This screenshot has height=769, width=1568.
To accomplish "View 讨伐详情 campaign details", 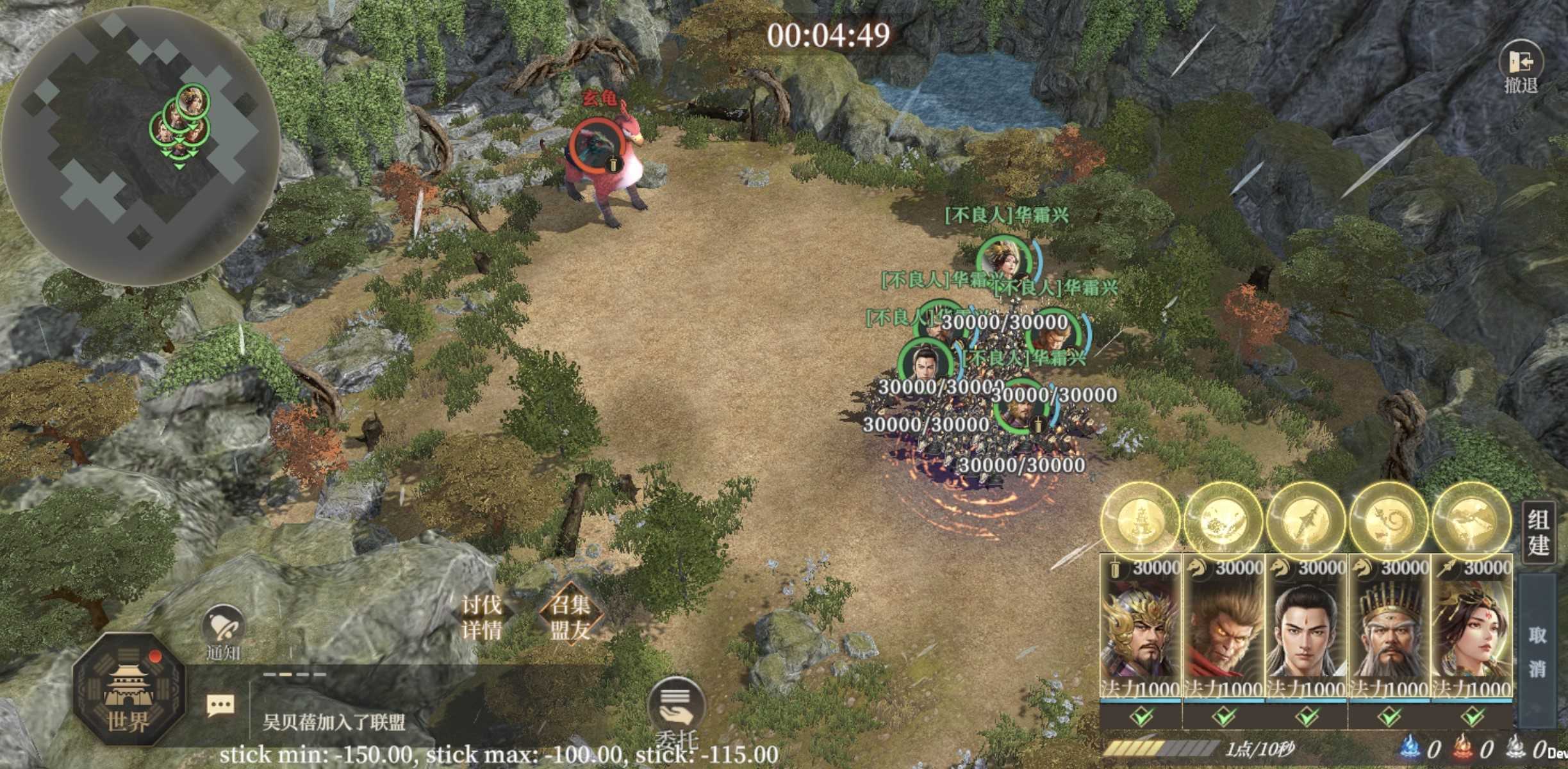I will [481, 616].
